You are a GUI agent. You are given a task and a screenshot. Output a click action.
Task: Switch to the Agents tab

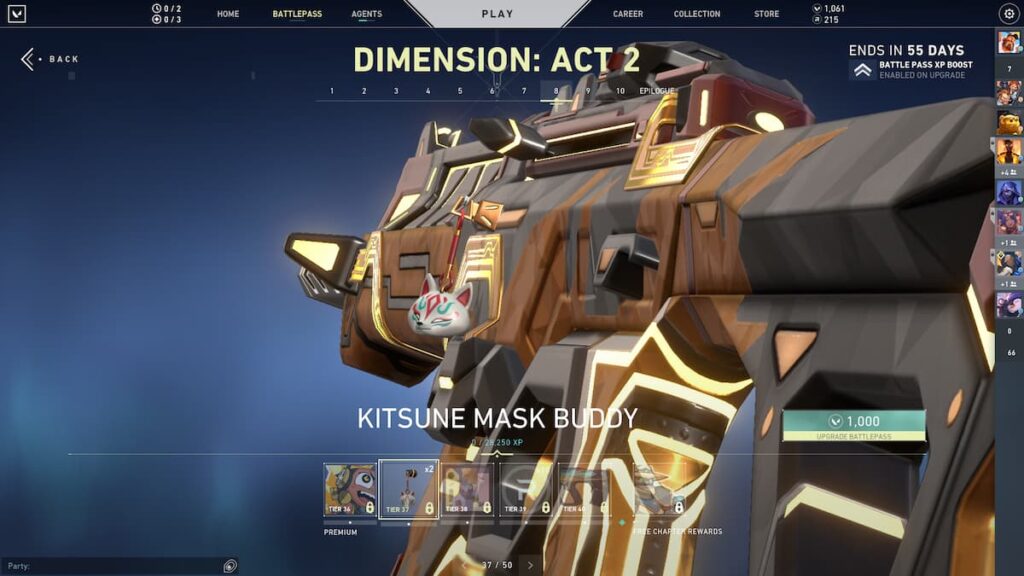click(x=366, y=14)
